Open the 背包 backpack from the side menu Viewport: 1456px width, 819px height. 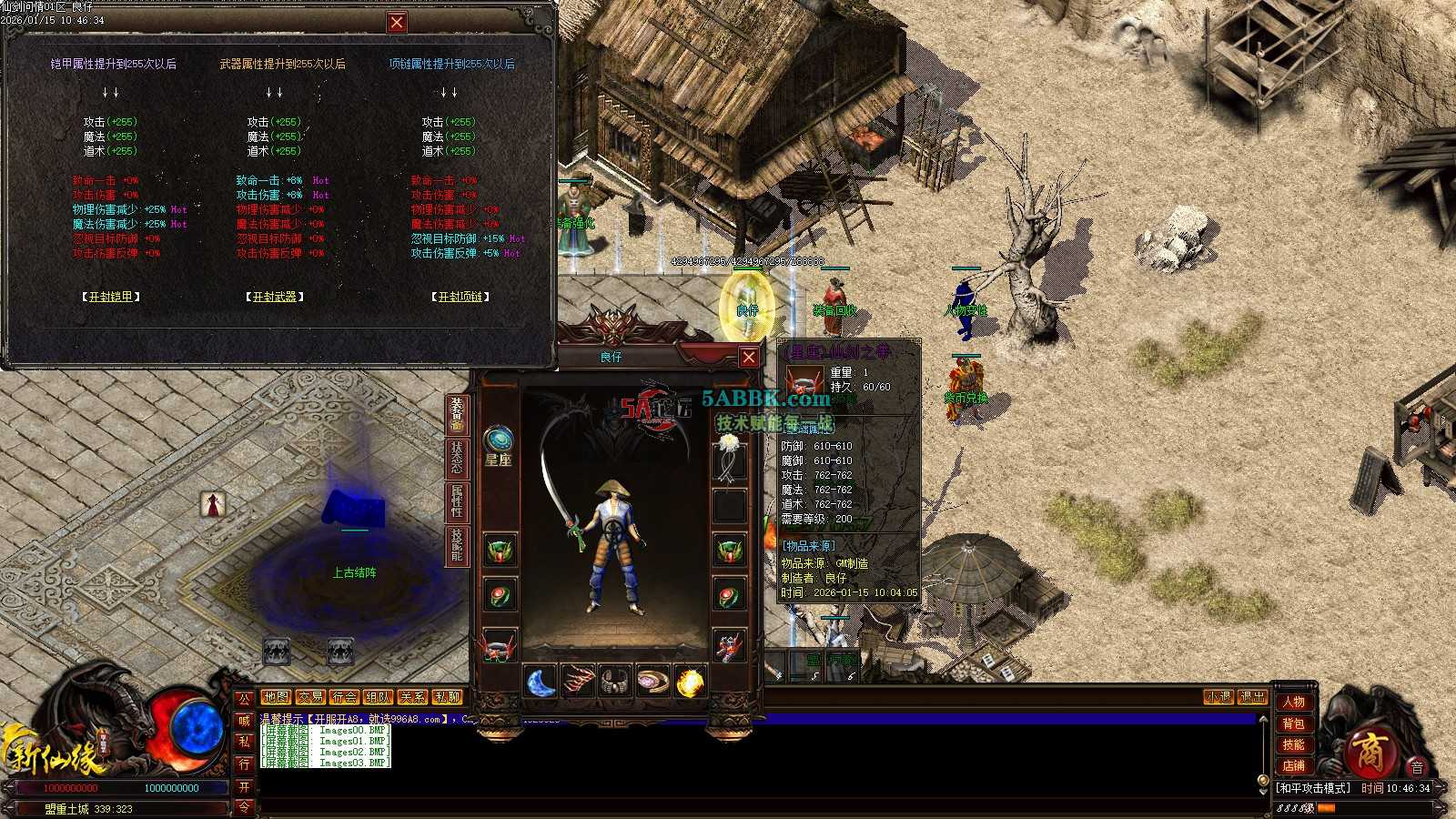(1293, 723)
